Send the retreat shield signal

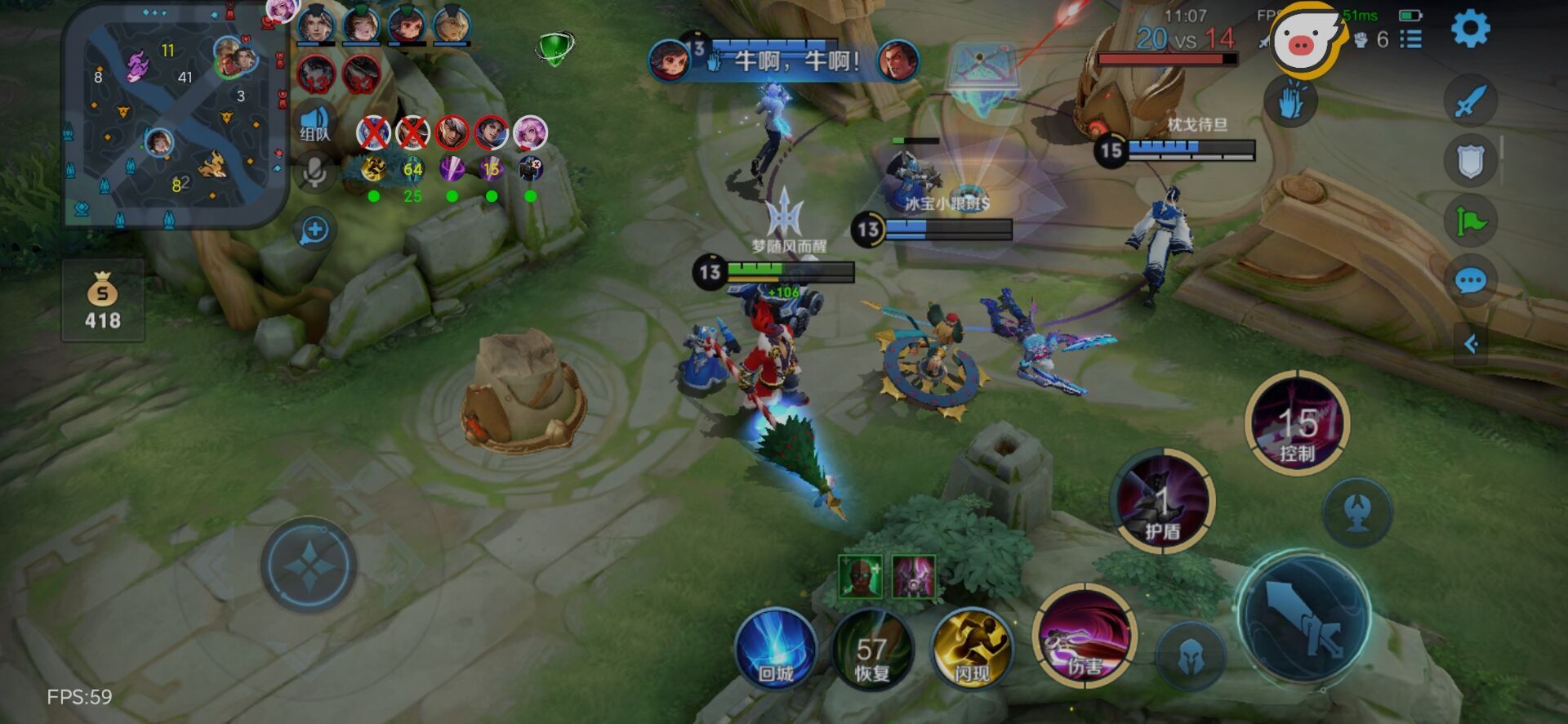1470,161
